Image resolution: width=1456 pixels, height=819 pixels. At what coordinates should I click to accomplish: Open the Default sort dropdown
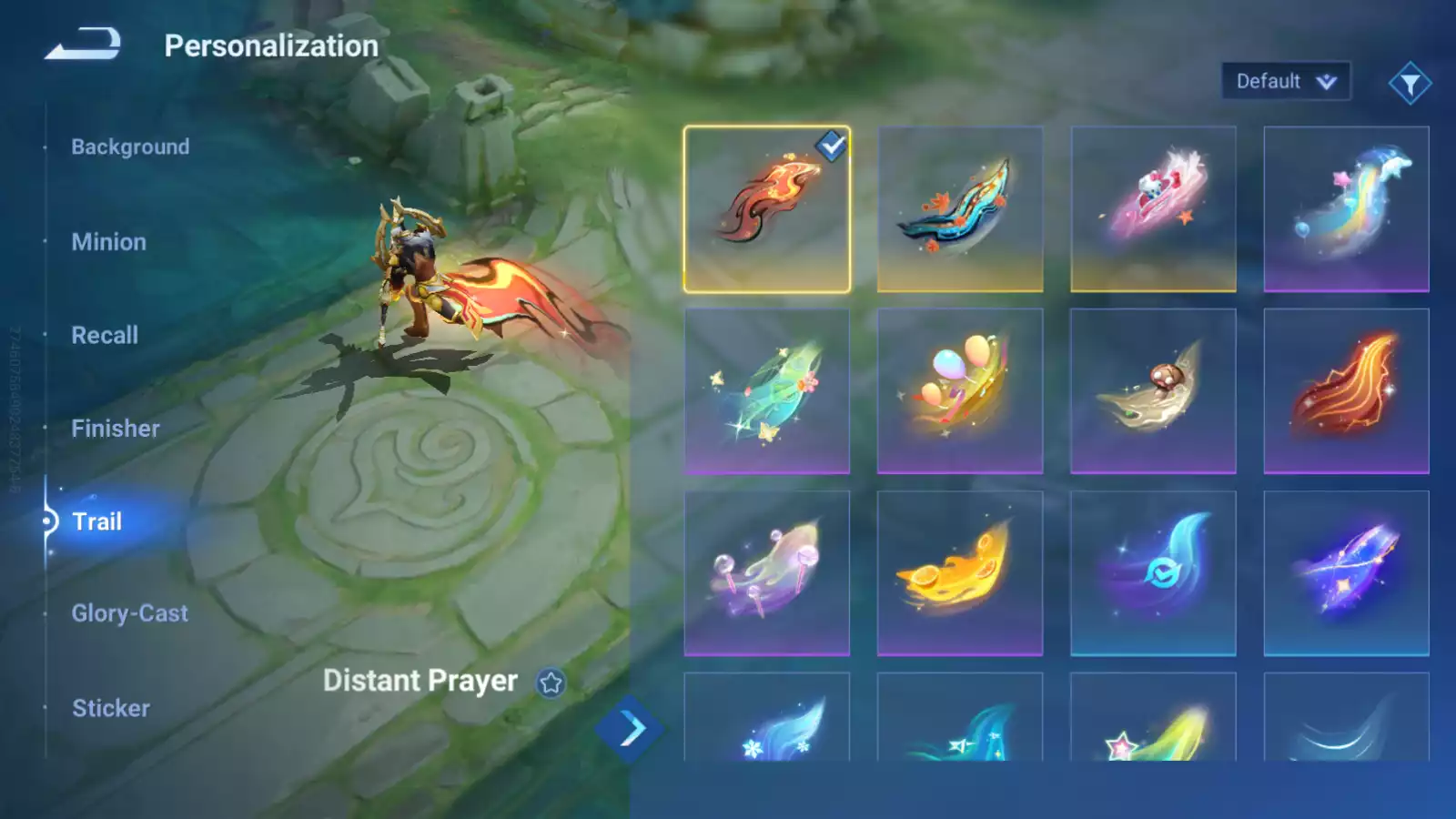pos(1285,82)
